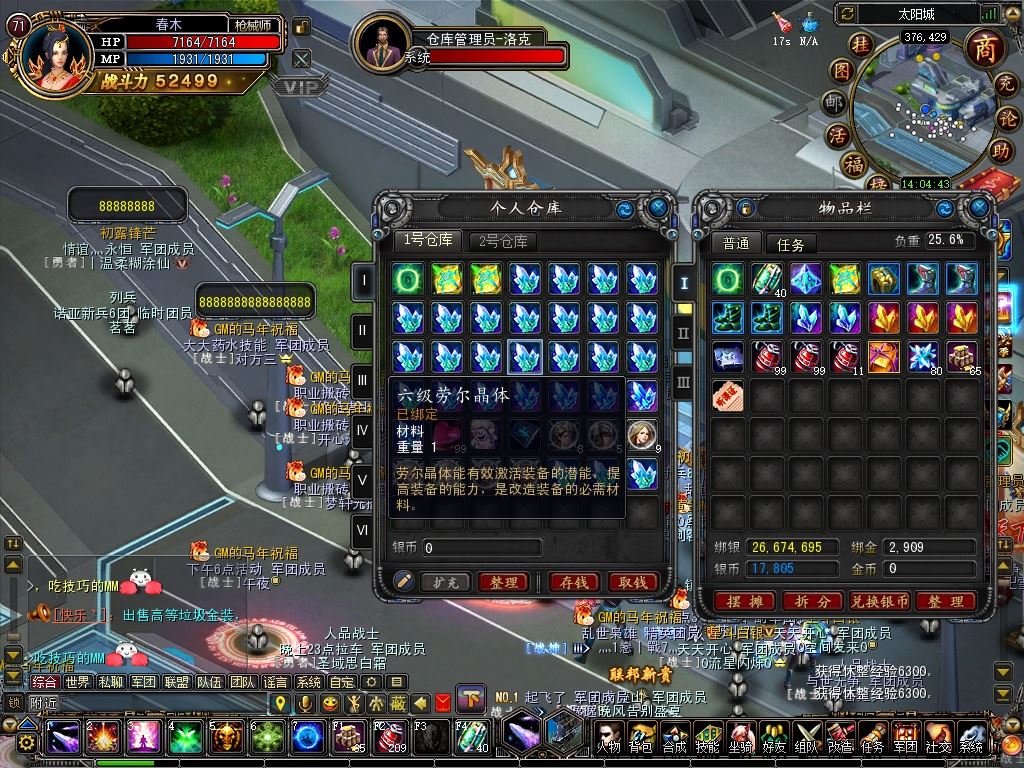Close the 物品栏 inventory window

(x=979, y=208)
